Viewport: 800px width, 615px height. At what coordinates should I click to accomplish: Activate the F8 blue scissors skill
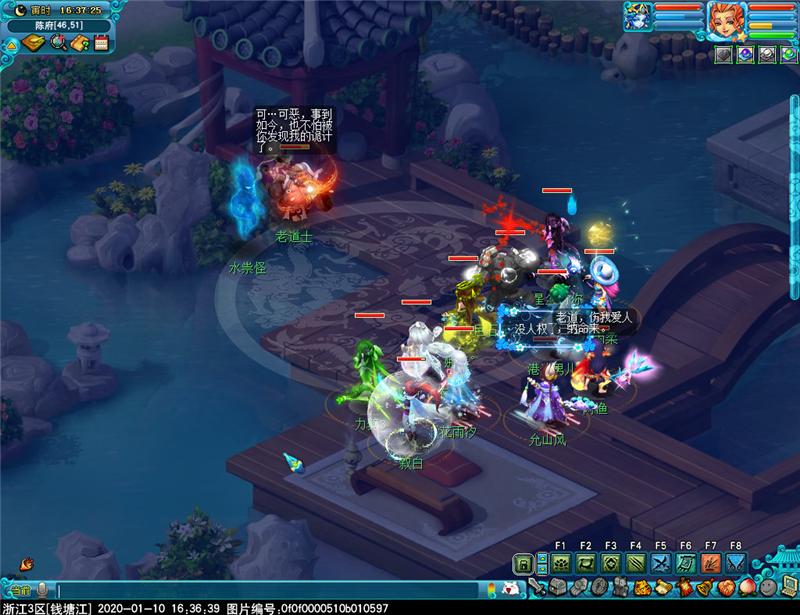(736, 563)
